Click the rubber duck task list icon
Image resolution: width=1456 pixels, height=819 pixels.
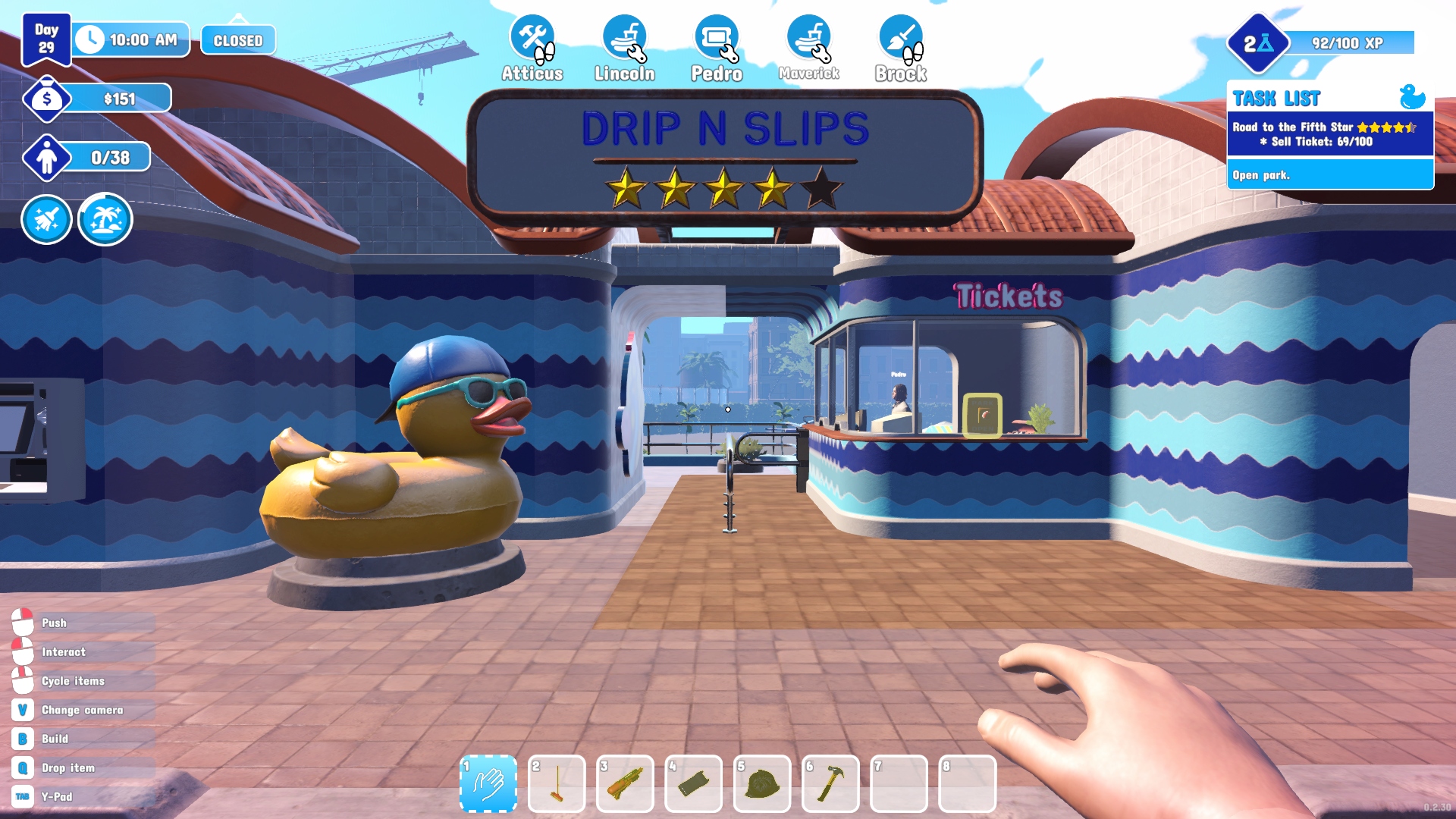point(1412,97)
